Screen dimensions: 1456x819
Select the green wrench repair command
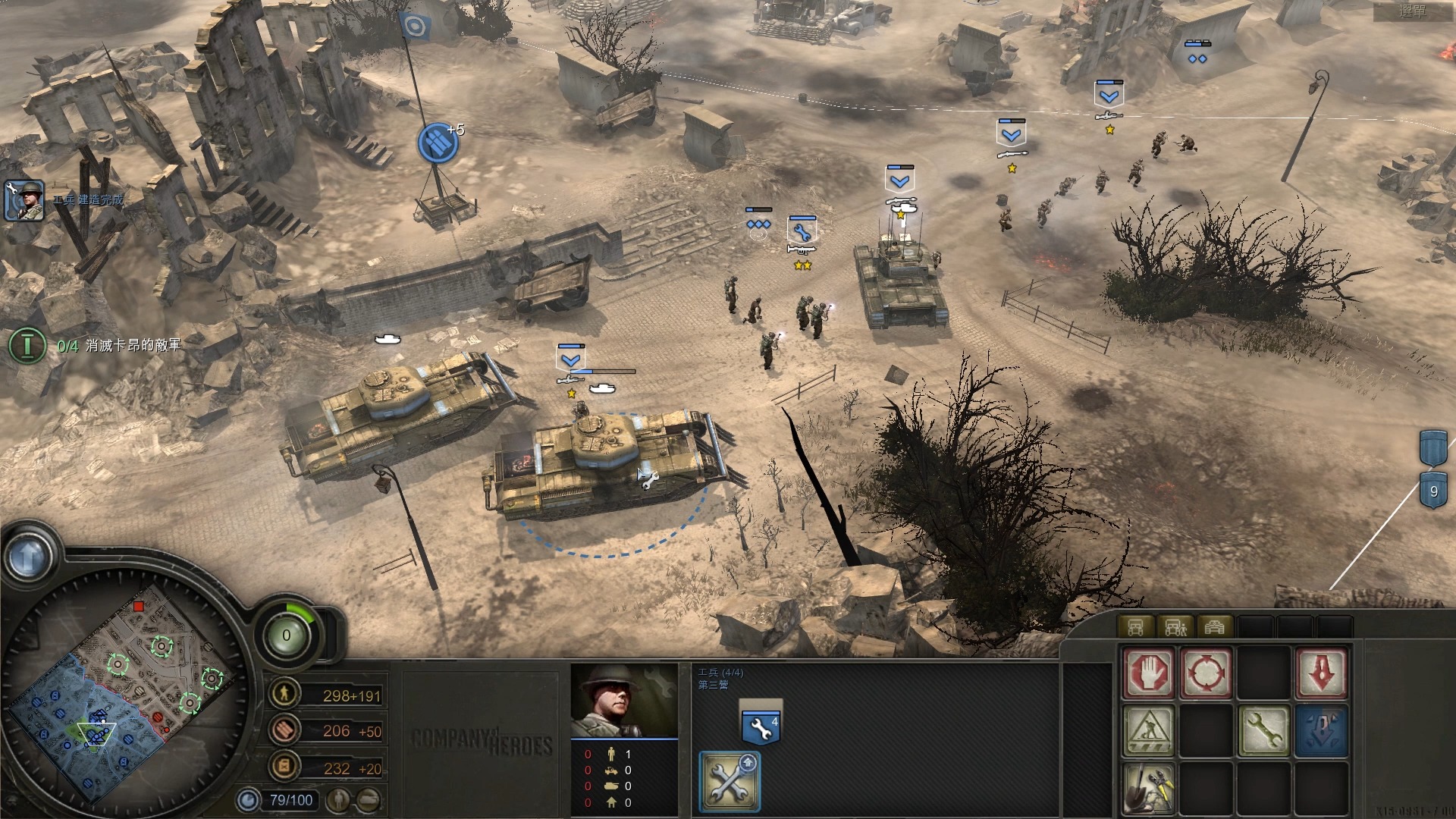(x=1263, y=731)
